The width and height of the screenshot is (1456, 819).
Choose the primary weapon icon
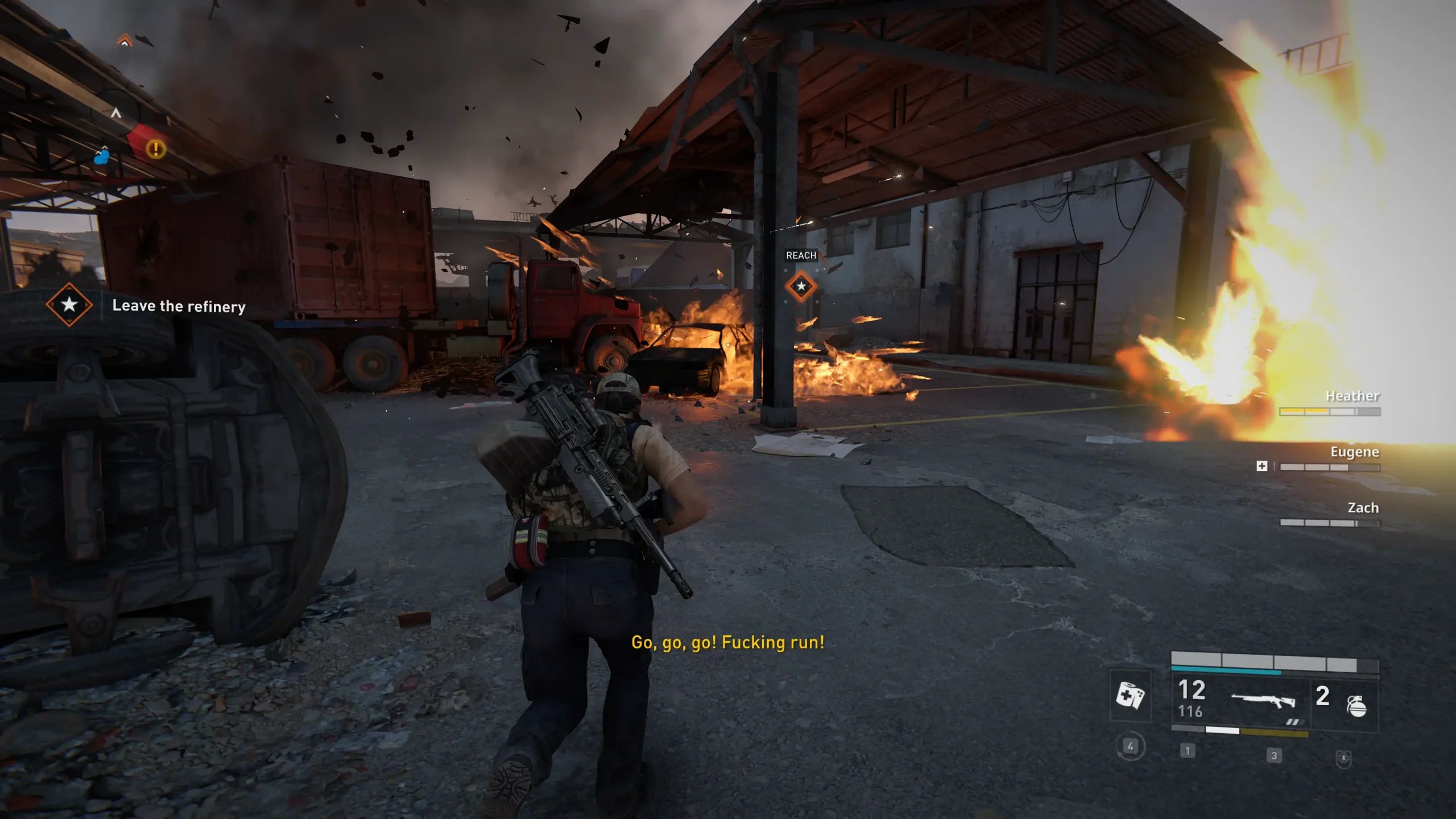click(1263, 700)
